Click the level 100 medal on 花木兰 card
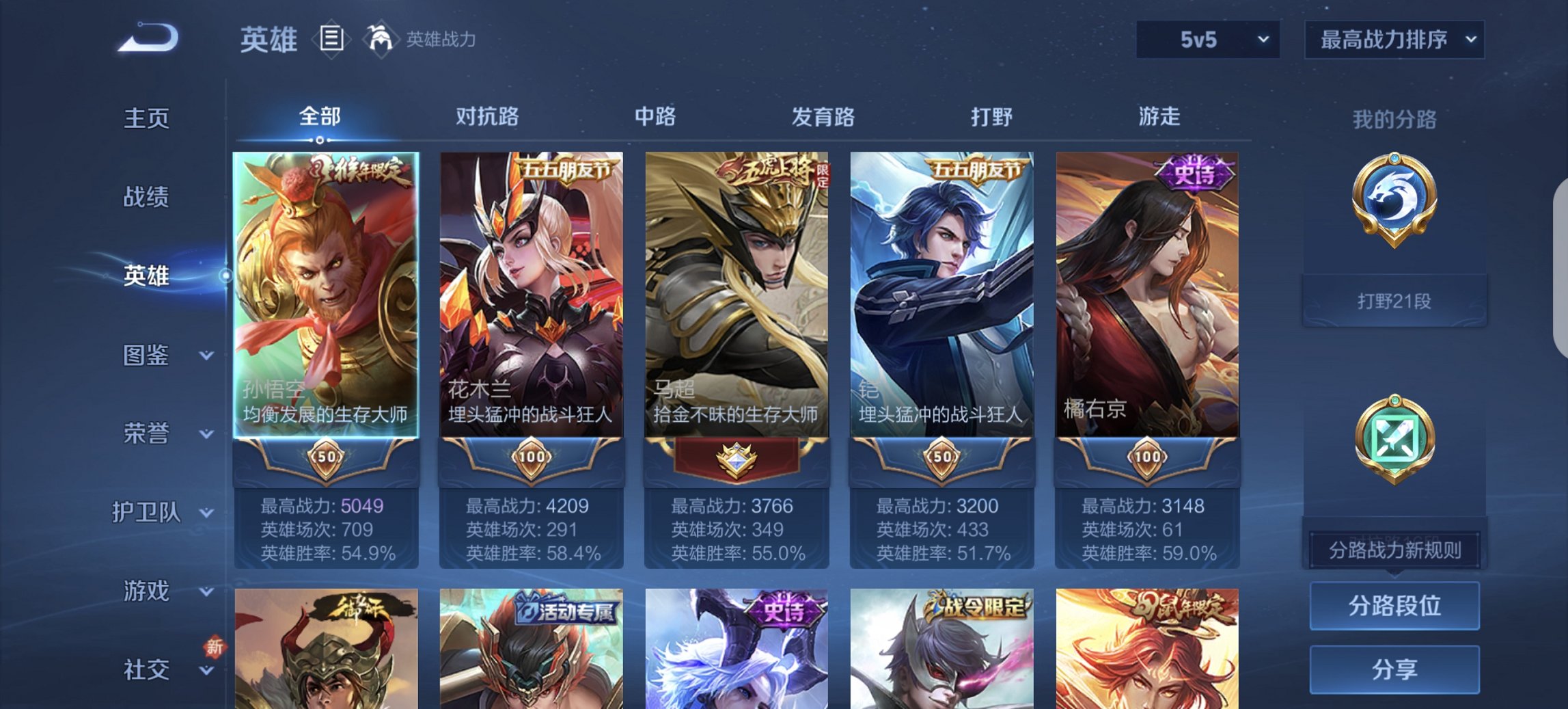The height and width of the screenshot is (709, 1568). coord(530,458)
